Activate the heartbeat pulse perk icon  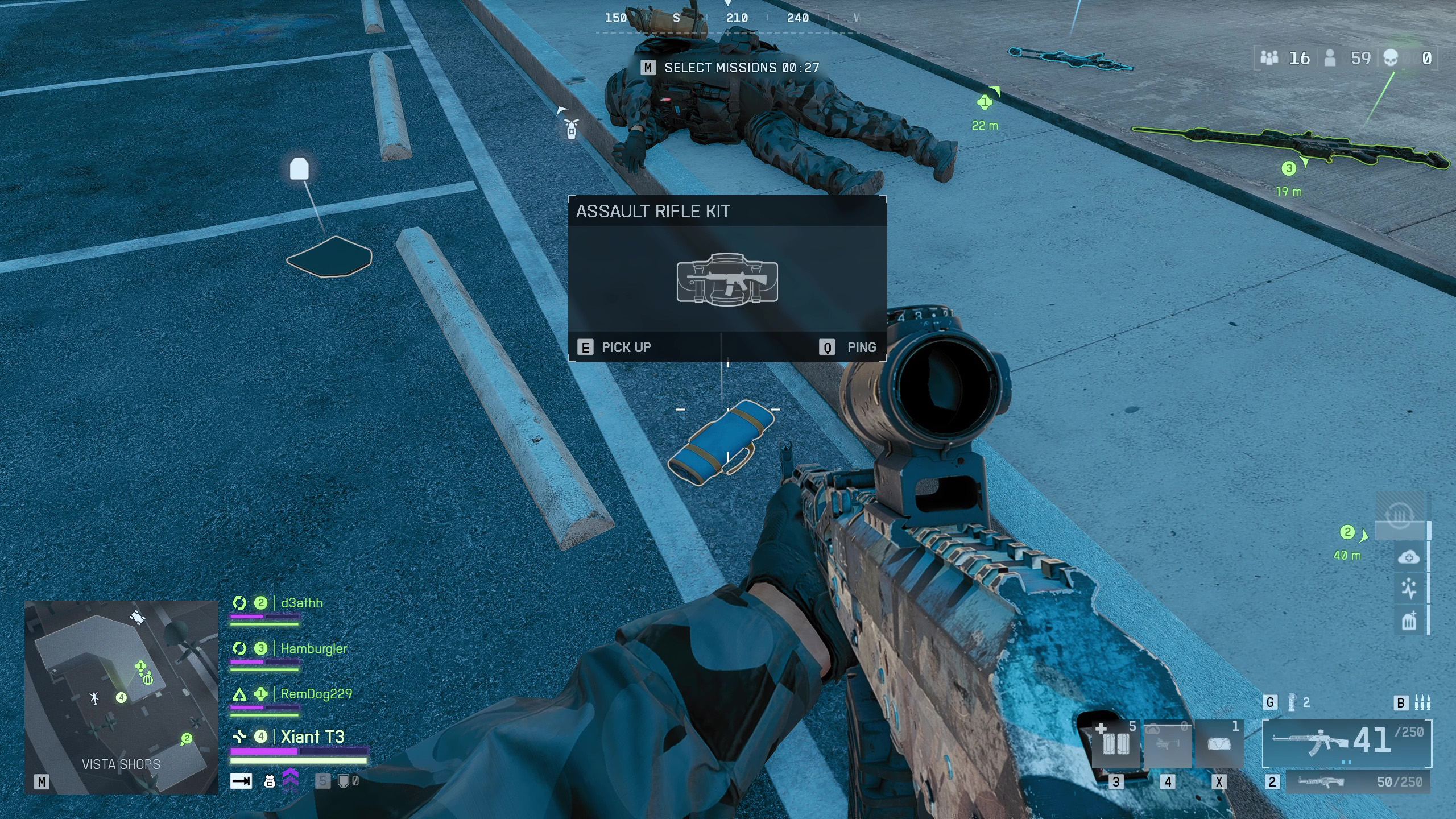point(1408,589)
